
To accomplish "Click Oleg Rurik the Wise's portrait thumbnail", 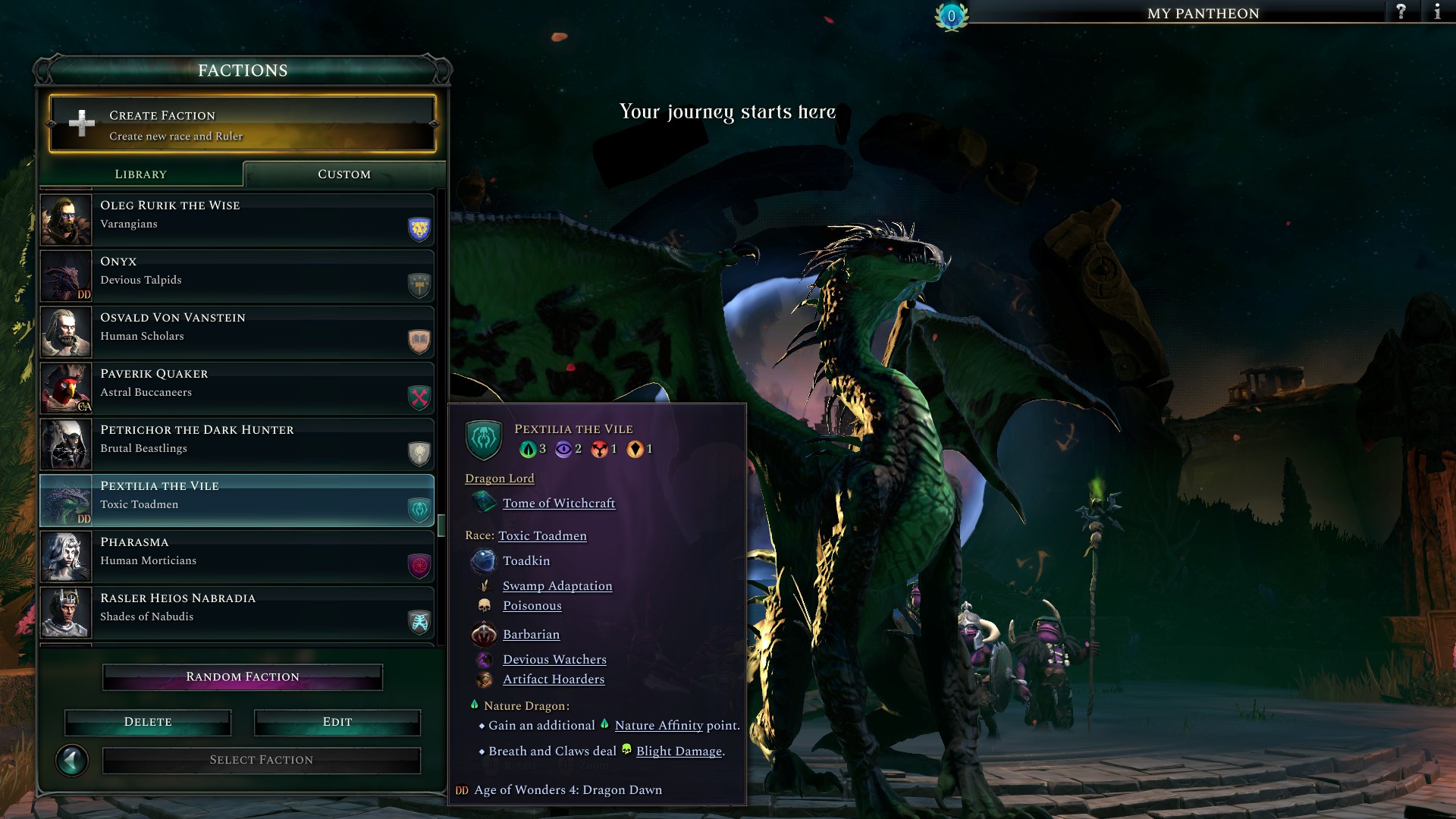I will tap(65, 220).
